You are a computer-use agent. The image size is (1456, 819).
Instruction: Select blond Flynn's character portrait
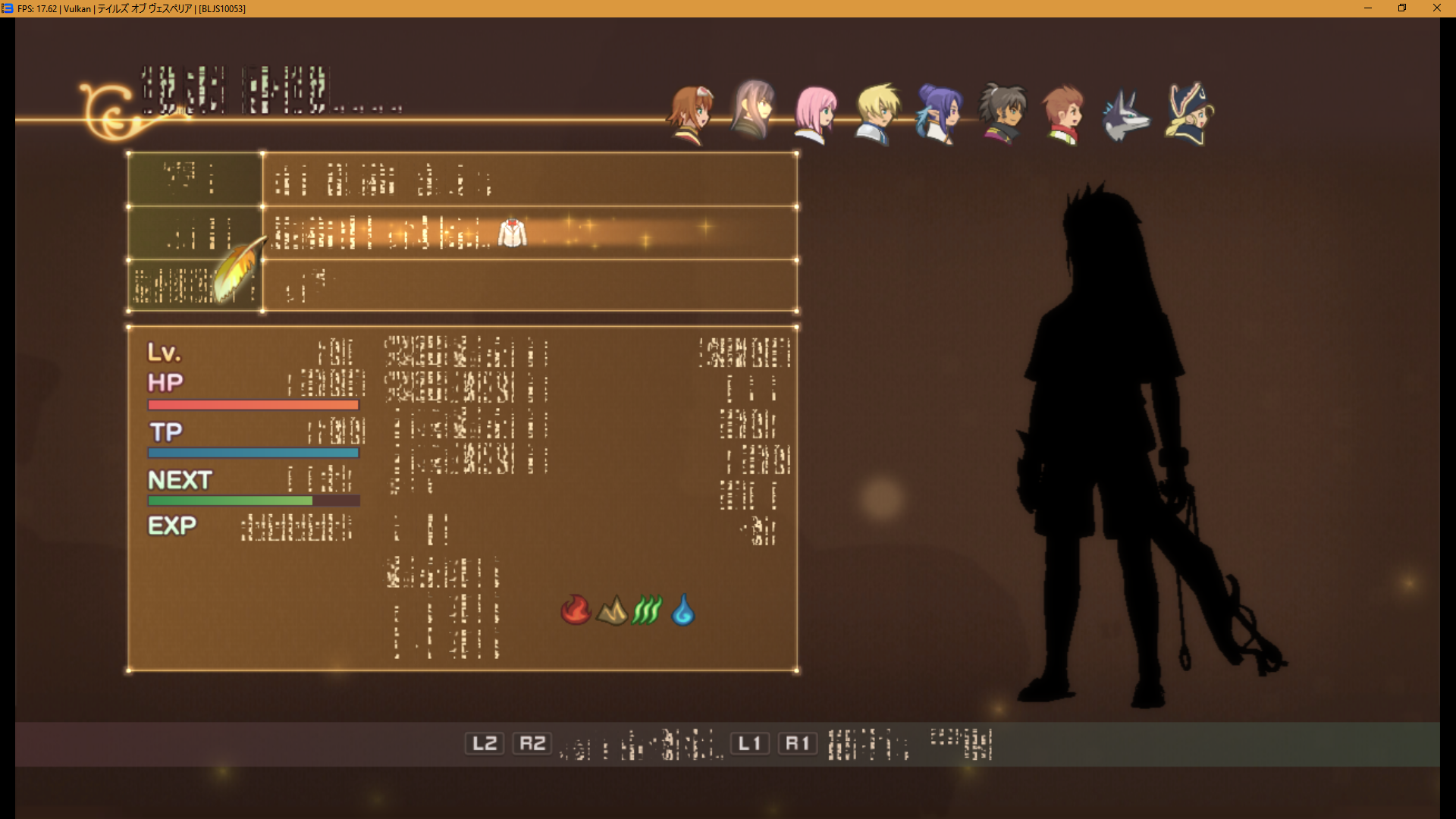(x=877, y=114)
